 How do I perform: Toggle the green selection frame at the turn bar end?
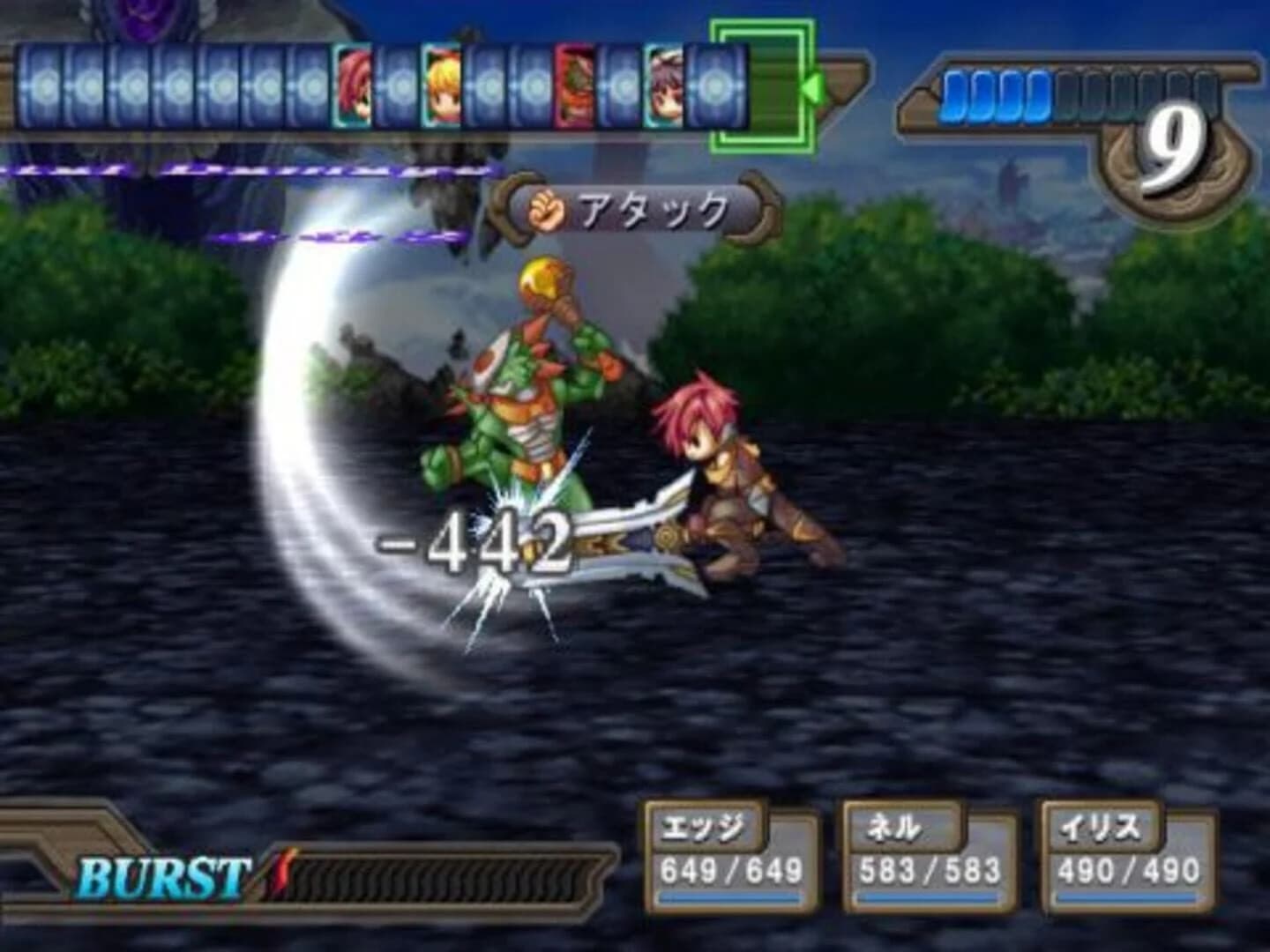(764, 86)
